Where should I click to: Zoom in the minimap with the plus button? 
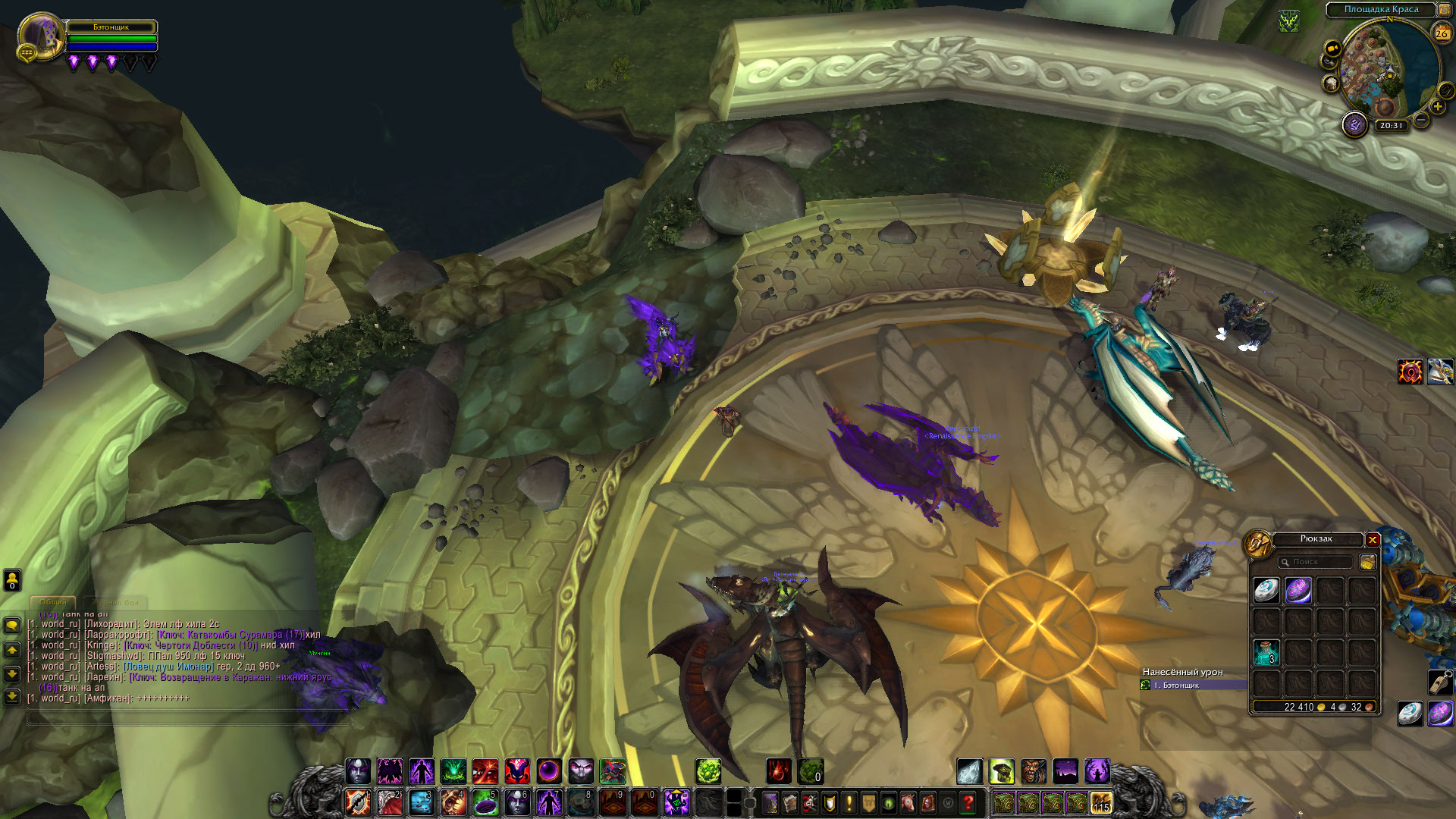coord(1437,107)
